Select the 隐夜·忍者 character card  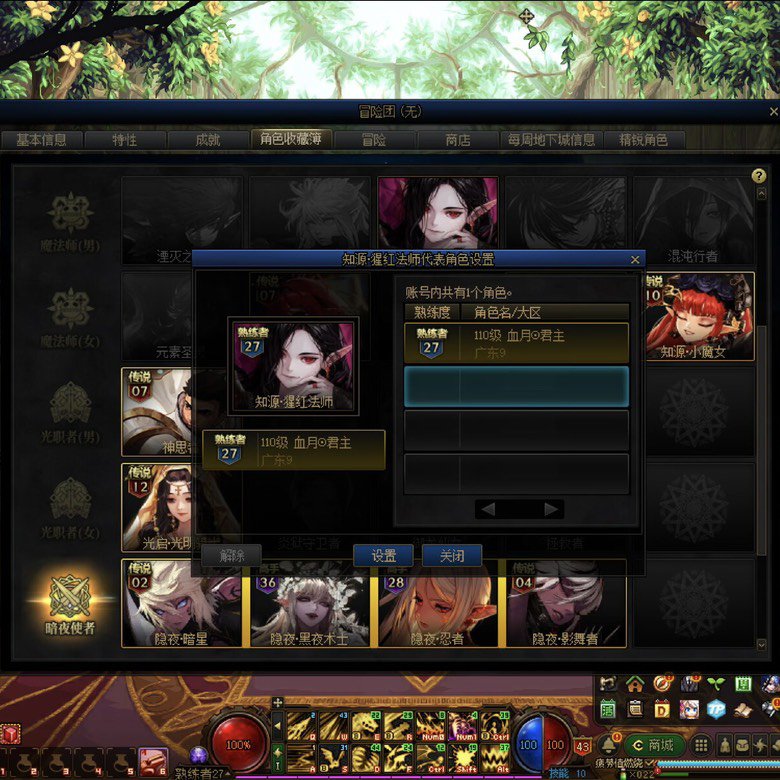(x=438, y=603)
